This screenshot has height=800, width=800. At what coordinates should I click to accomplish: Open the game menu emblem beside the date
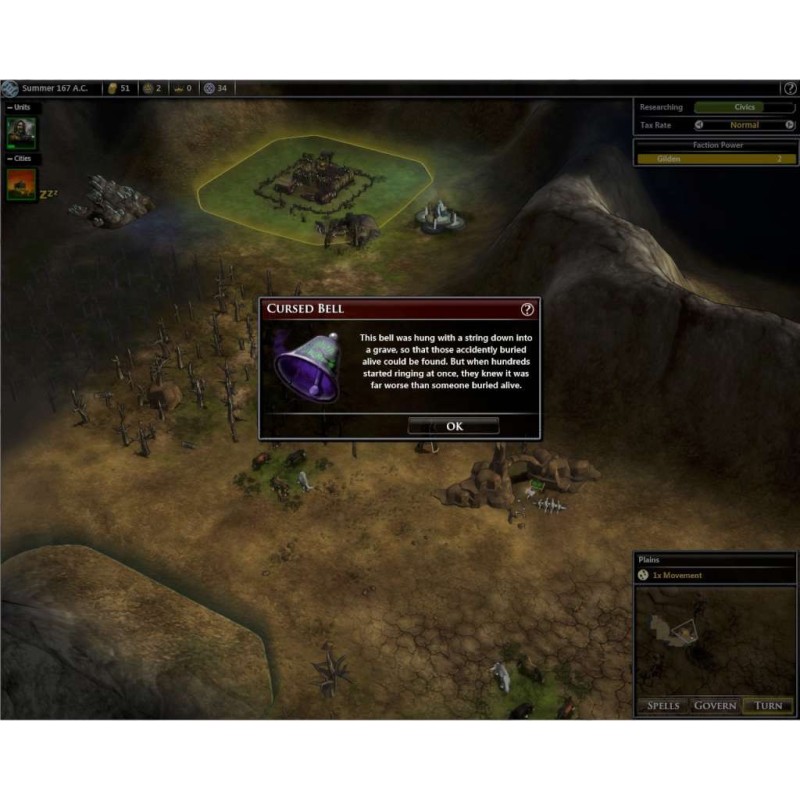click(x=9, y=88)
